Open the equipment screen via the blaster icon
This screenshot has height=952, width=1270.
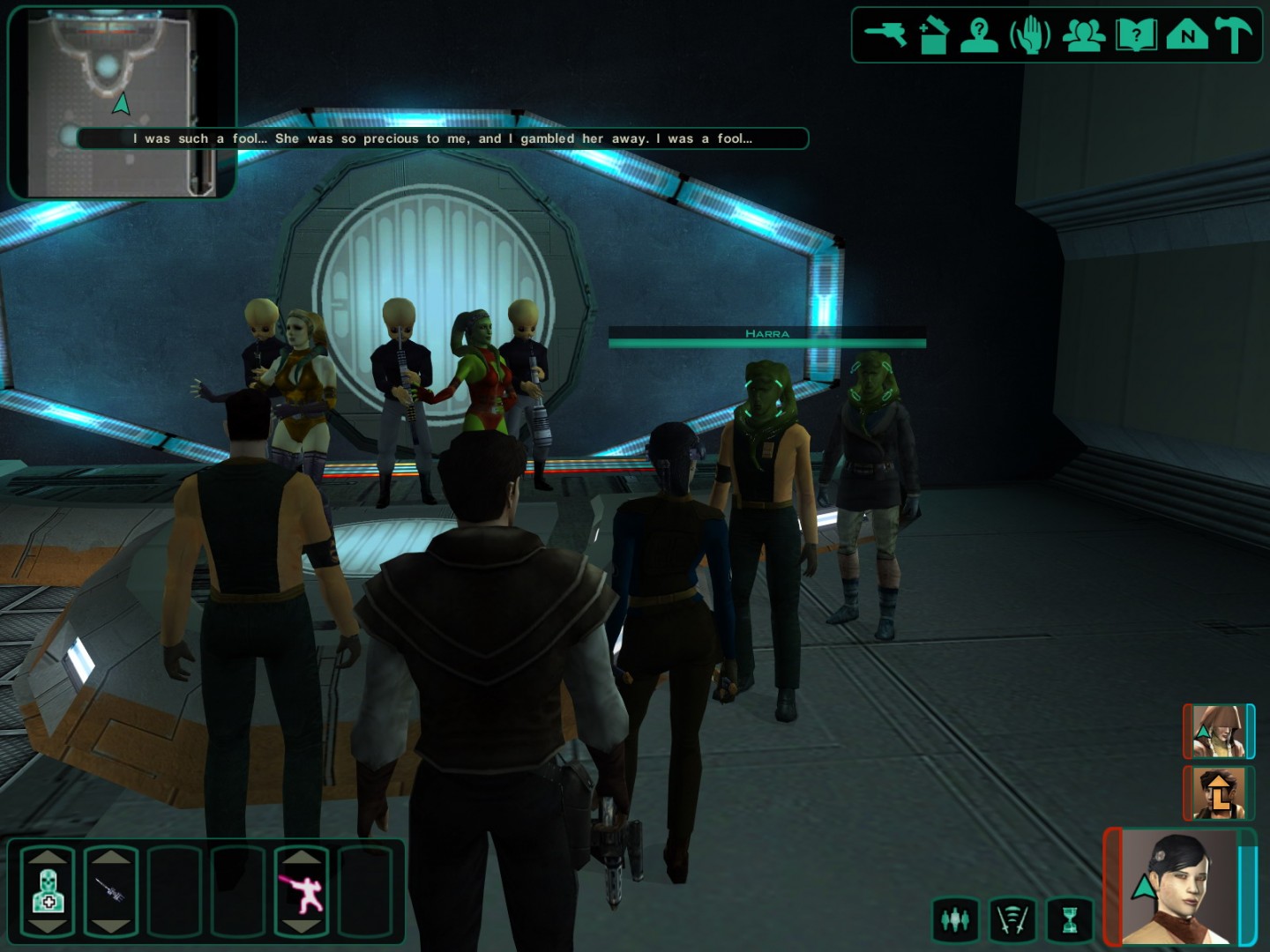[885, 35]
